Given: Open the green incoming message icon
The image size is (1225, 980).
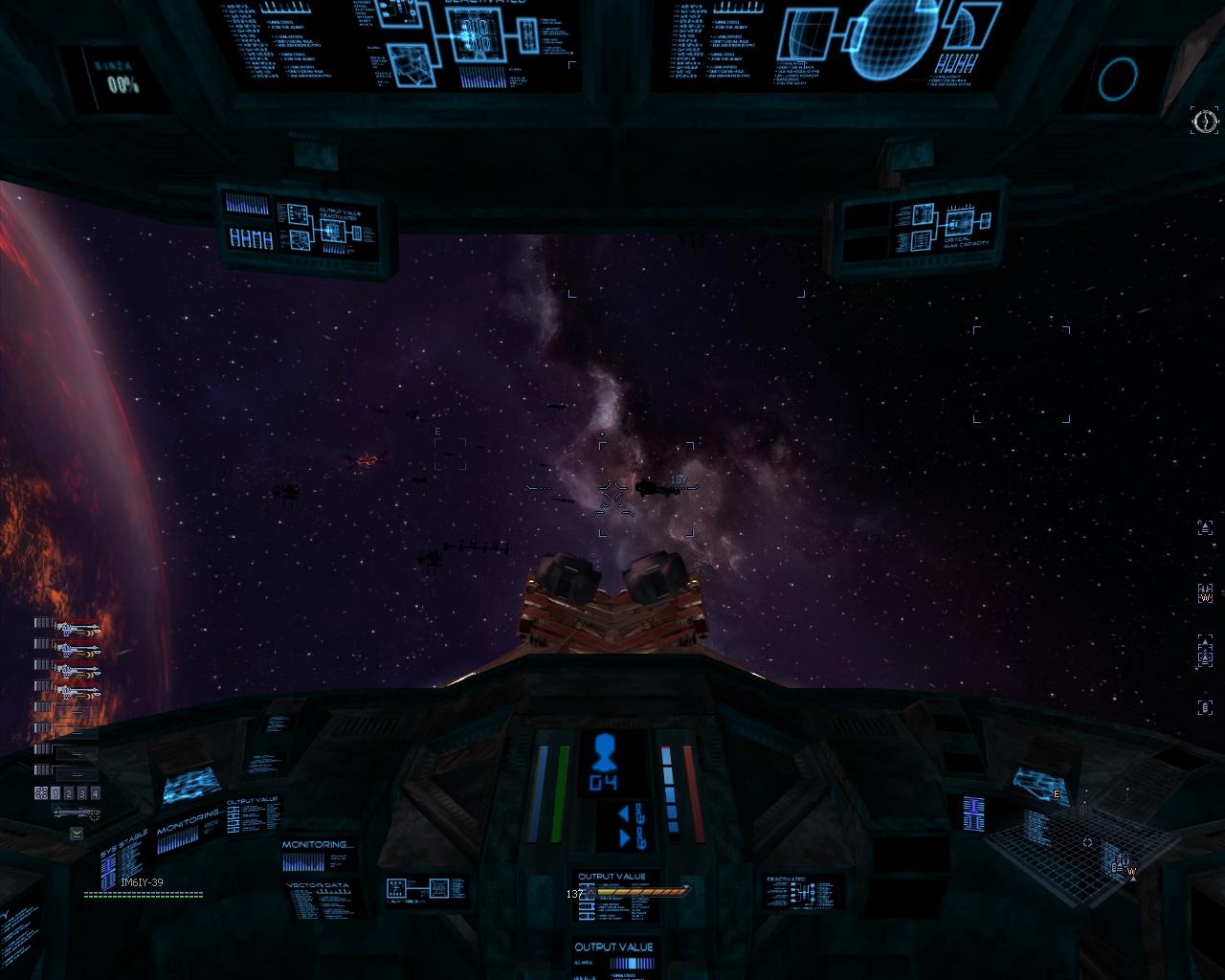Looking at the screenshot, I should pyautogui.click(x=77, y=834).
